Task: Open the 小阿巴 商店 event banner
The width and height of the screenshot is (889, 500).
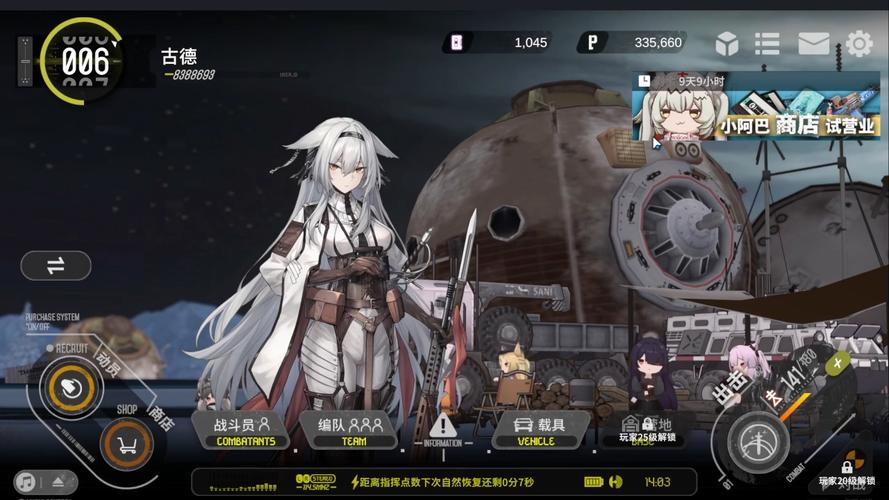Action: [755, 107]
